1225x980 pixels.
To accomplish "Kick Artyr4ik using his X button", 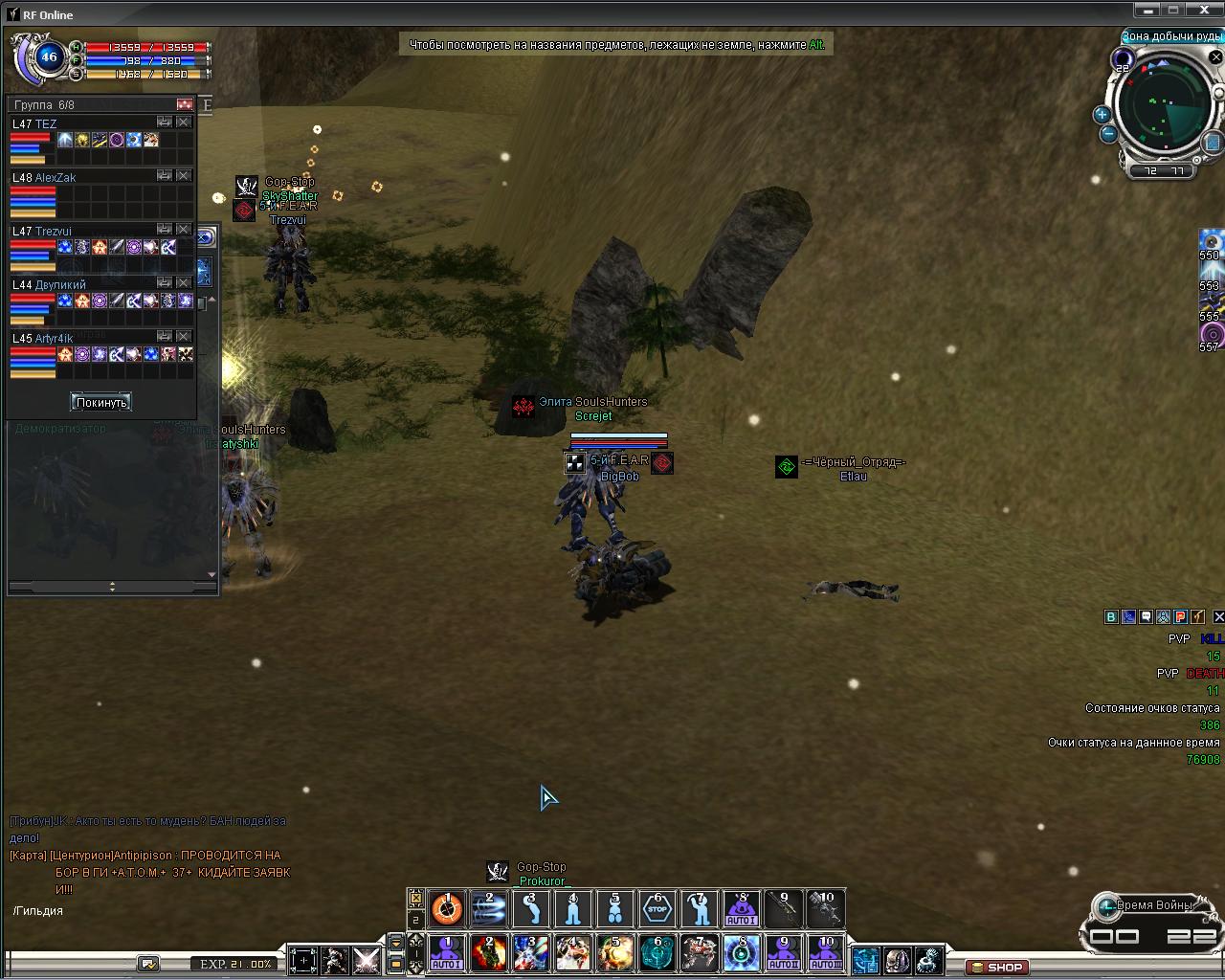I will [x=184, y=337].
